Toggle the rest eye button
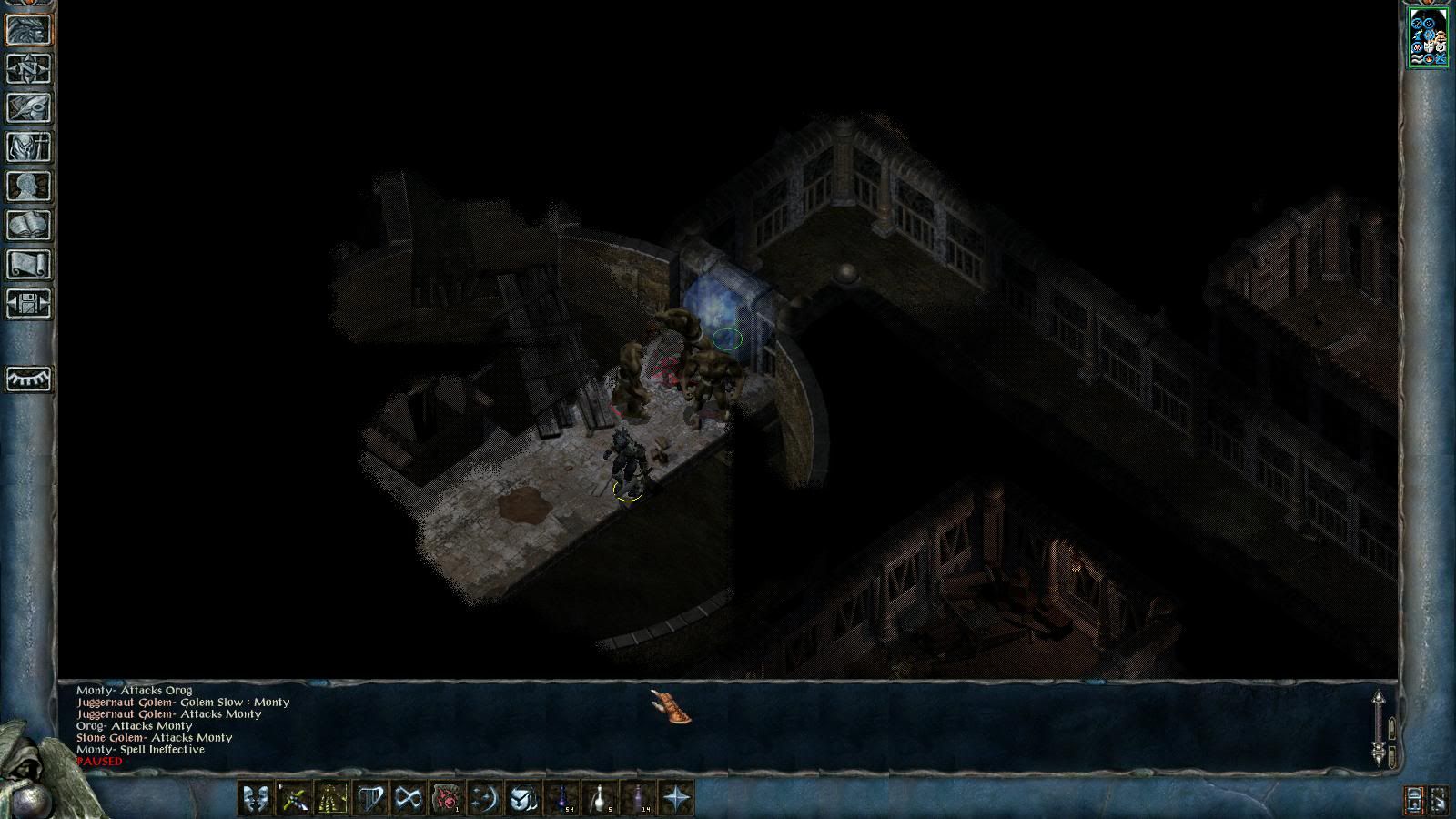Viewport: 1456px width, 819px height. pos(29,379)
